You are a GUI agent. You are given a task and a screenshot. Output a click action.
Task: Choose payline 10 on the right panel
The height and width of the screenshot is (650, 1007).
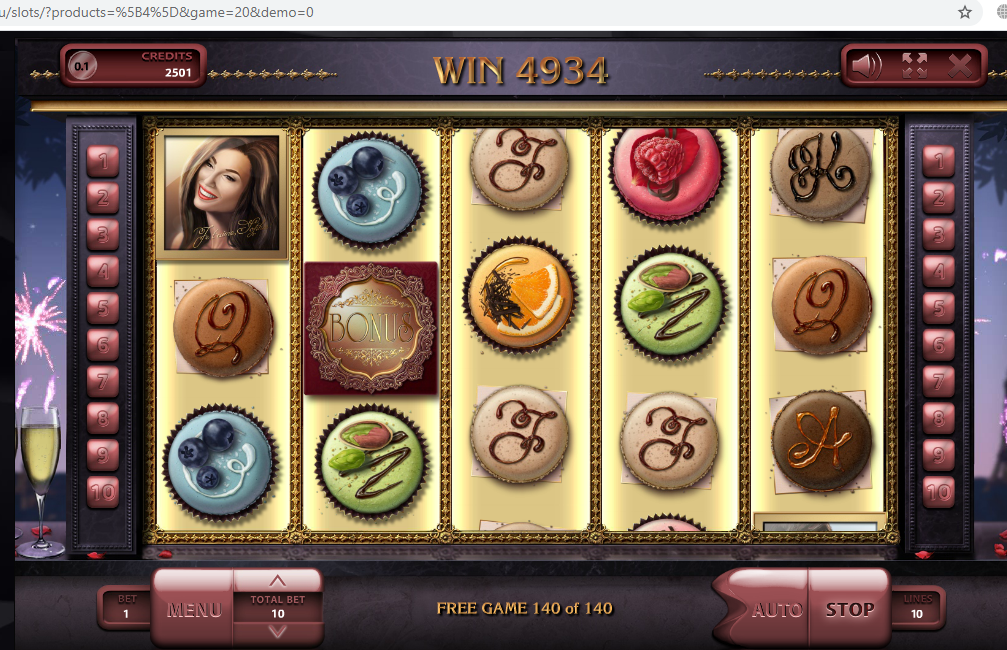click(938, 492)
